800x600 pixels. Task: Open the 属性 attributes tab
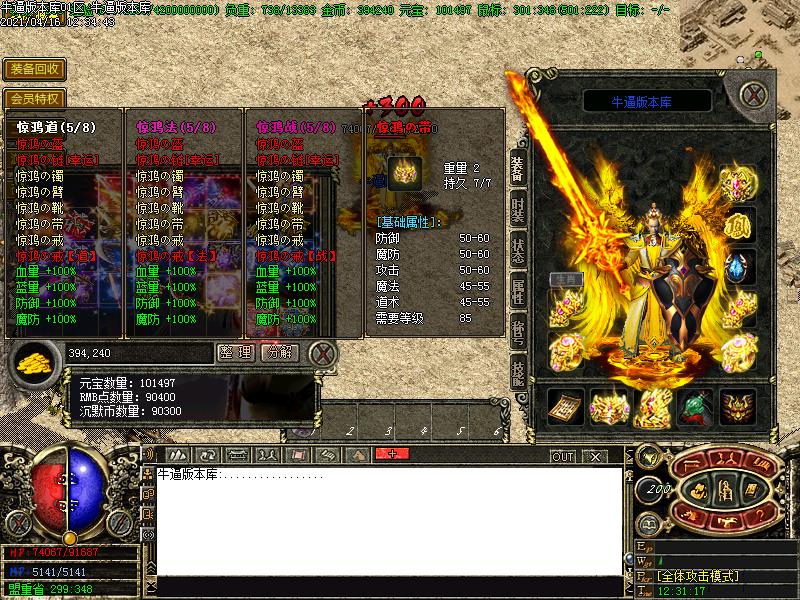[517, 292]
